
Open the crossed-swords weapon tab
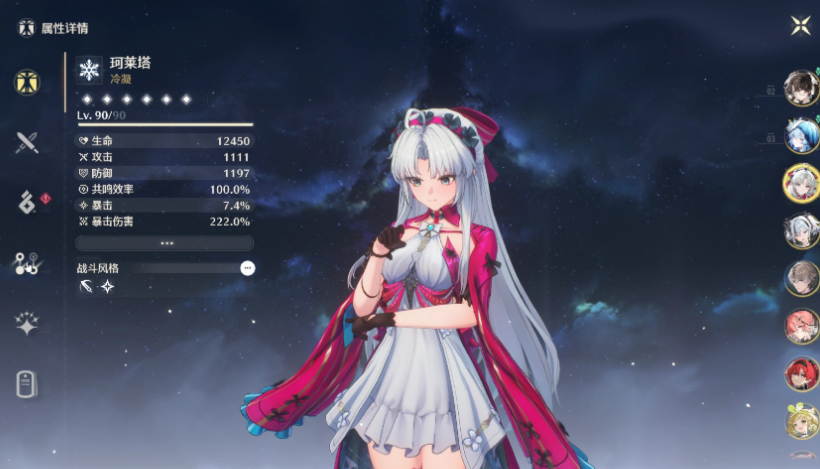click(x=27, y=142)
